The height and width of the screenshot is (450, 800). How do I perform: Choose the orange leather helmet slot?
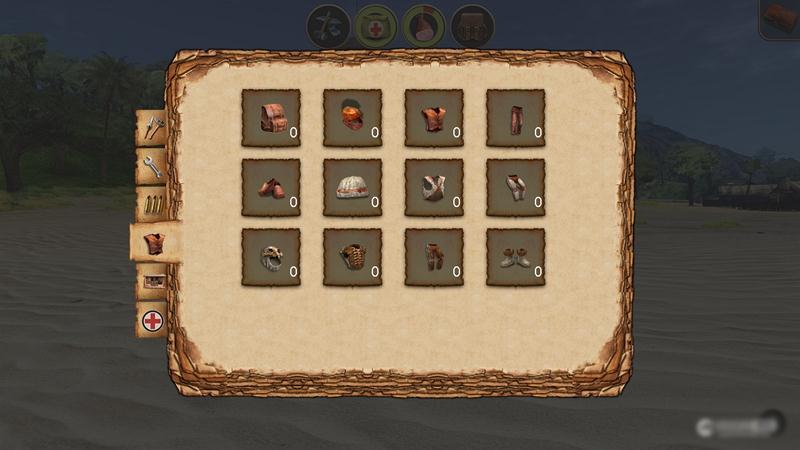[352, 118]
